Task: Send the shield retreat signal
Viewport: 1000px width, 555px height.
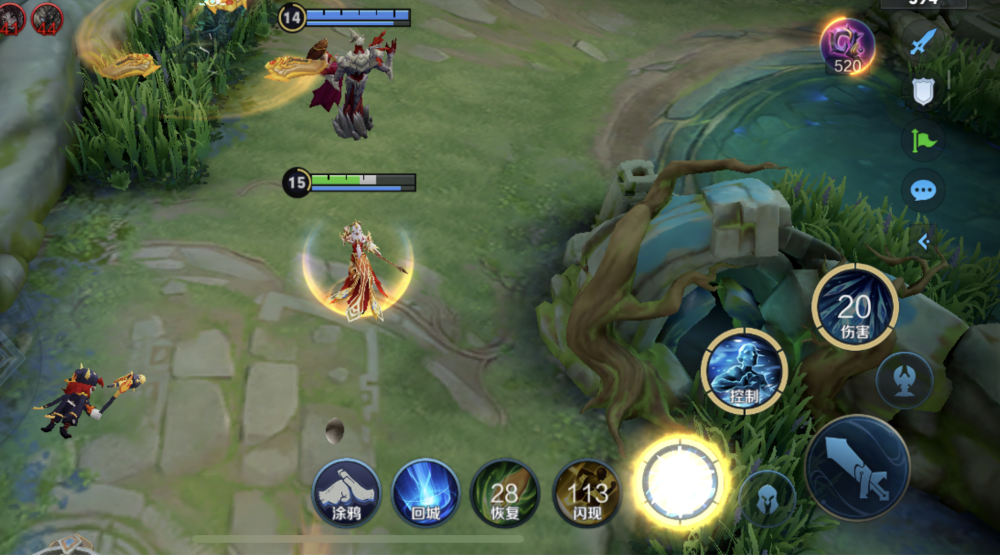Action: (924, 91)
